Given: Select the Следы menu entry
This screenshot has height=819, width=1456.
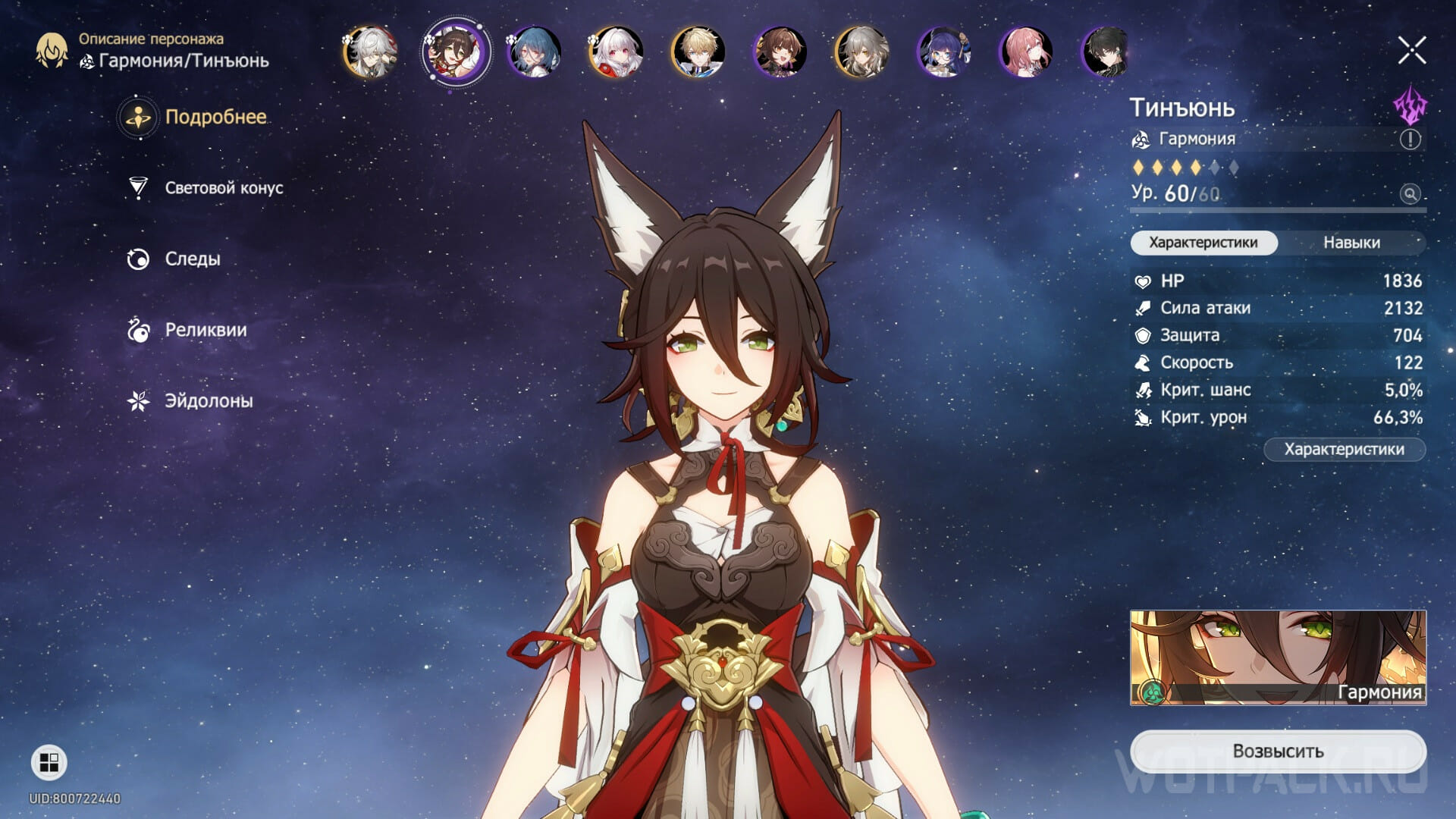Looking at the screenshot, I should coord(192,259).
